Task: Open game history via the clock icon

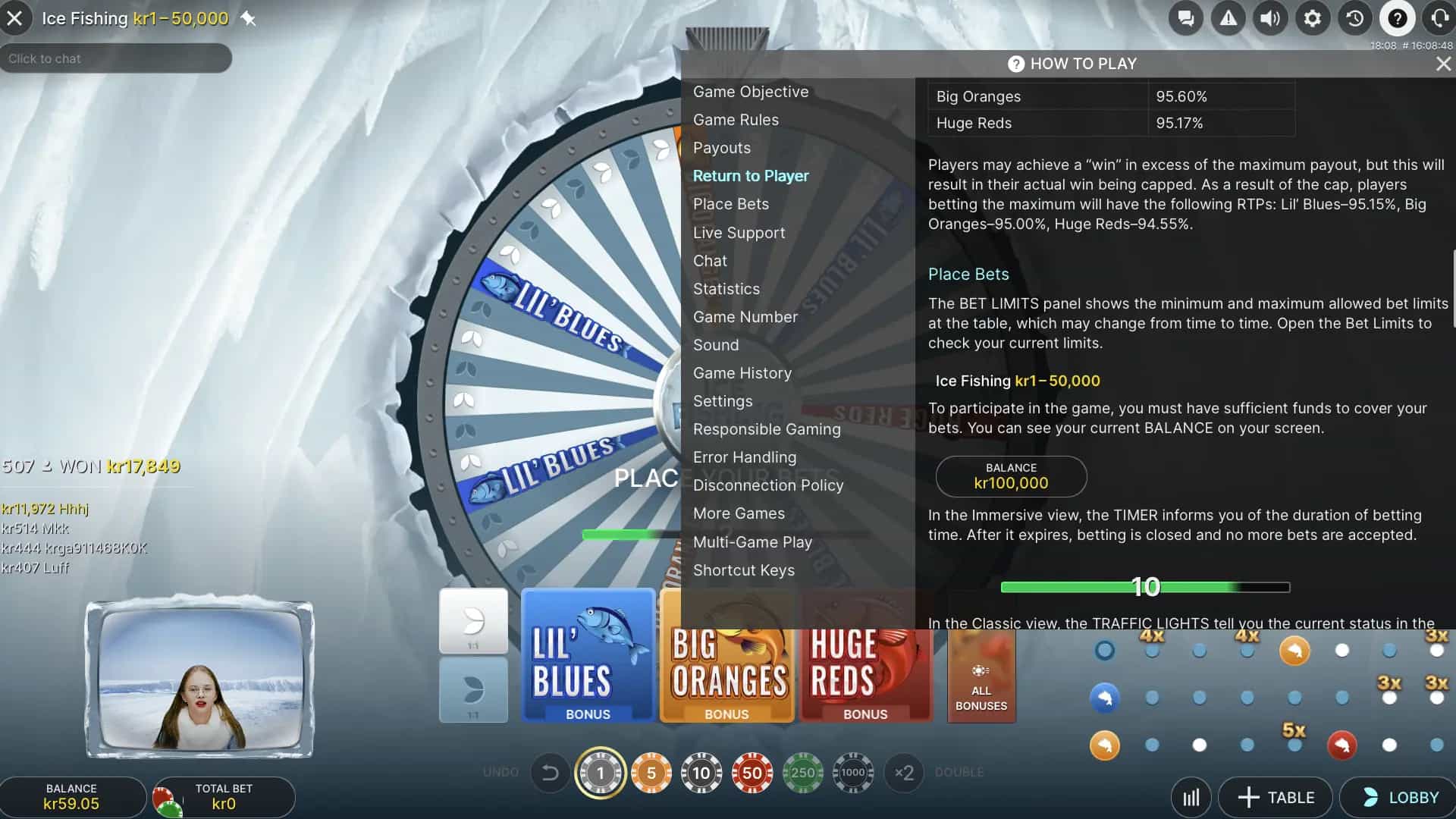Action: pyautogui.click(x=1354, y=18)
